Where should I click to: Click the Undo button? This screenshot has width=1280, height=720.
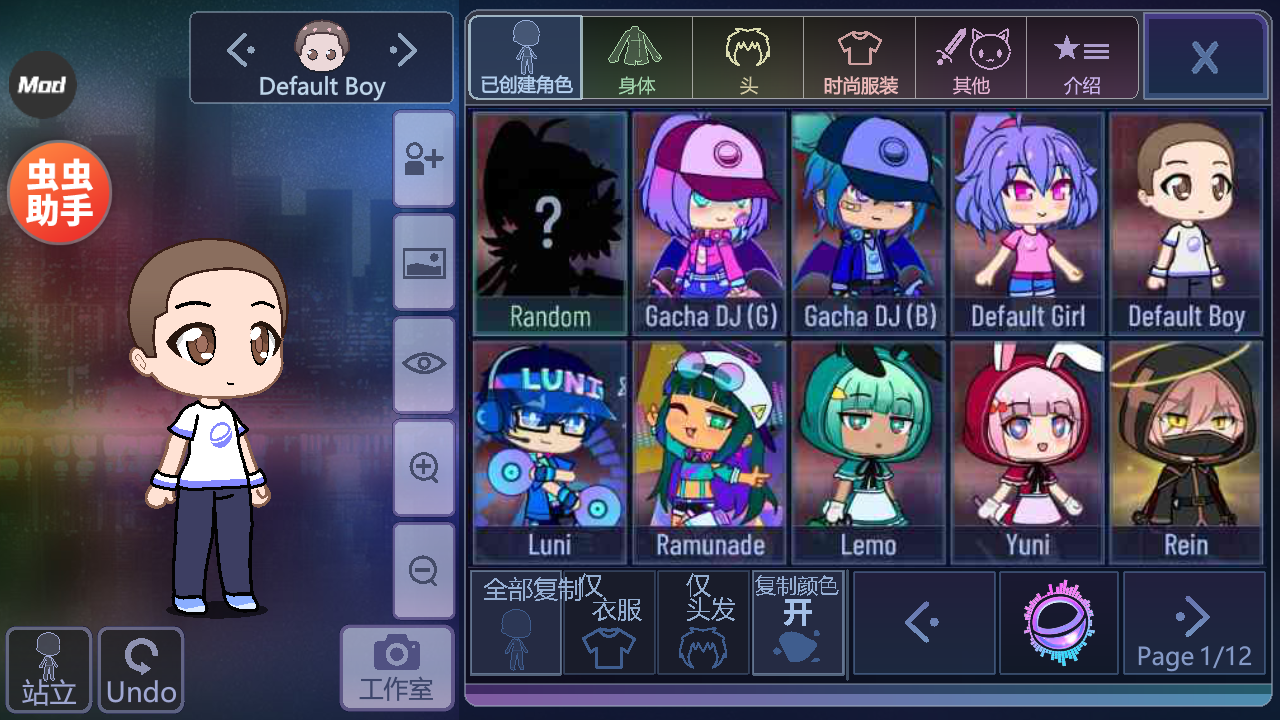(x=141, y=669)
